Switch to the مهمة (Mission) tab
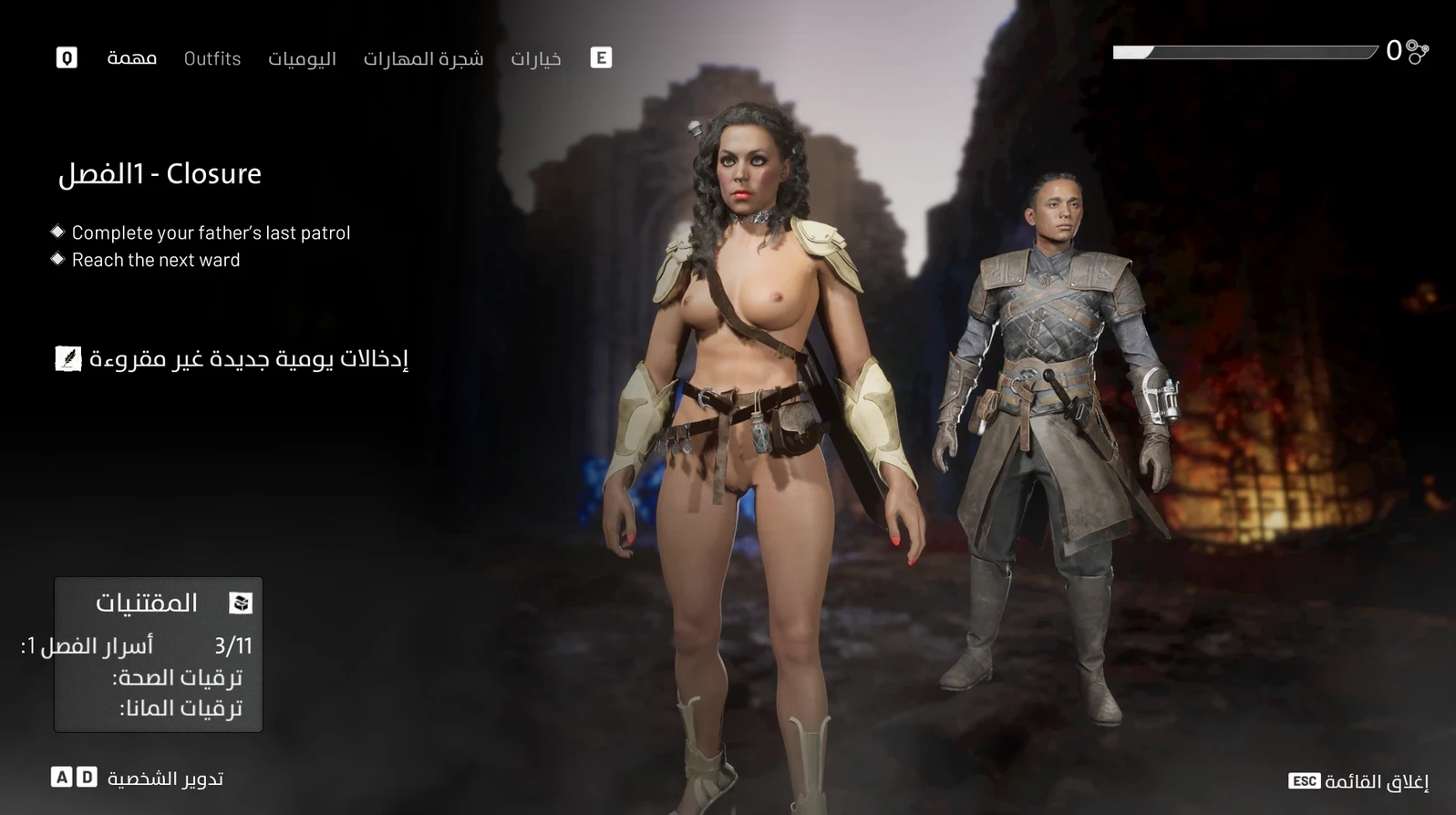 click(x=131, y=58)
